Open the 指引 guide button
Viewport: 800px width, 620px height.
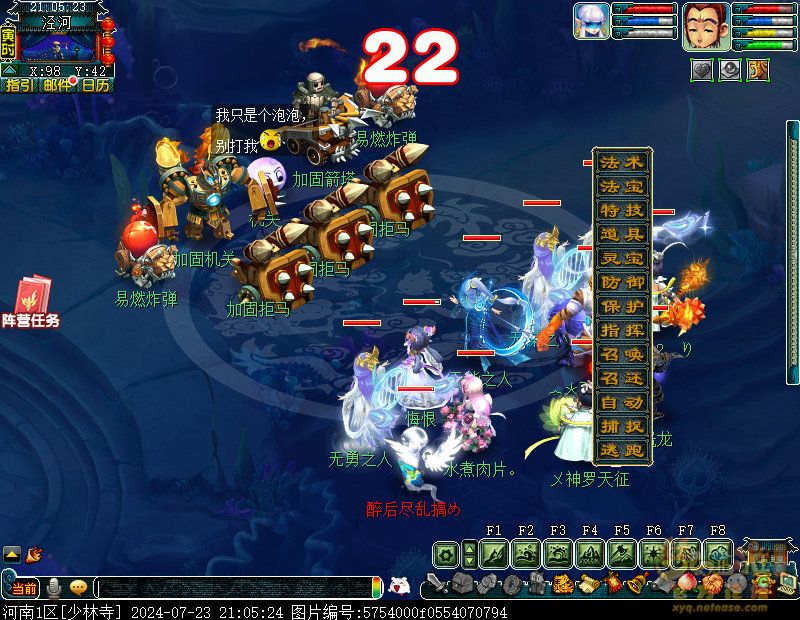click(18, 86)
